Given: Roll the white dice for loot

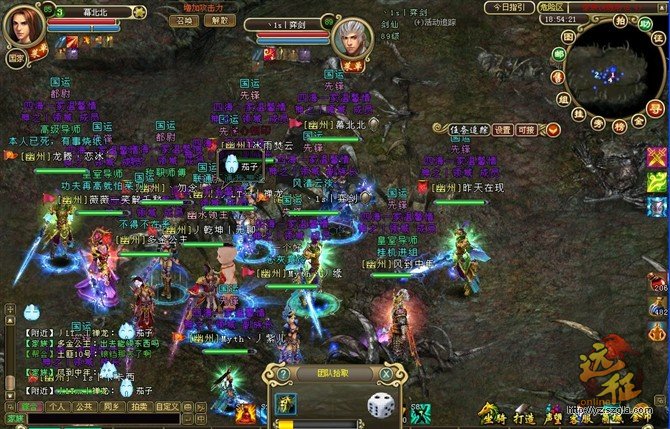Looking at the screenshot, I should click(x=379, y=405).
